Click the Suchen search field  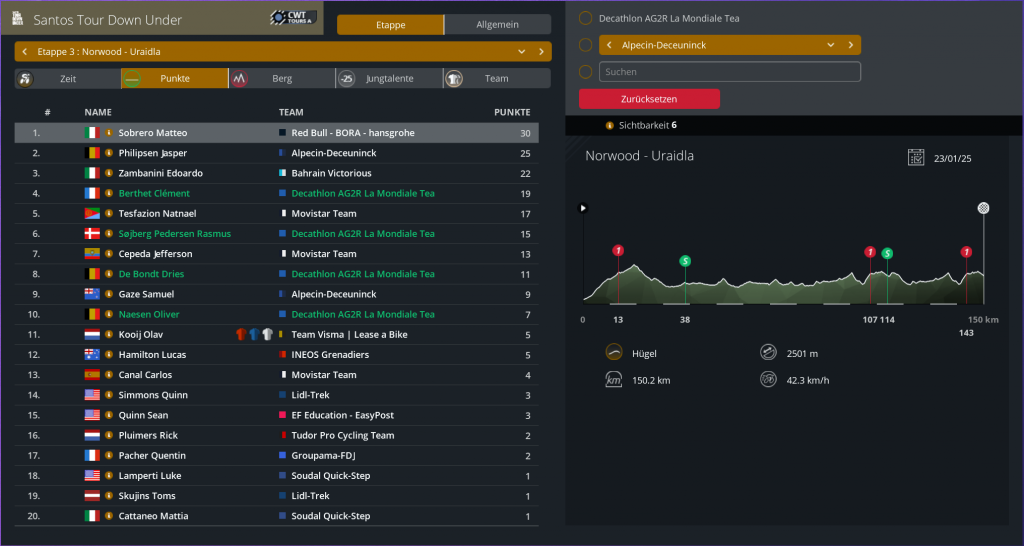[729, 72]
